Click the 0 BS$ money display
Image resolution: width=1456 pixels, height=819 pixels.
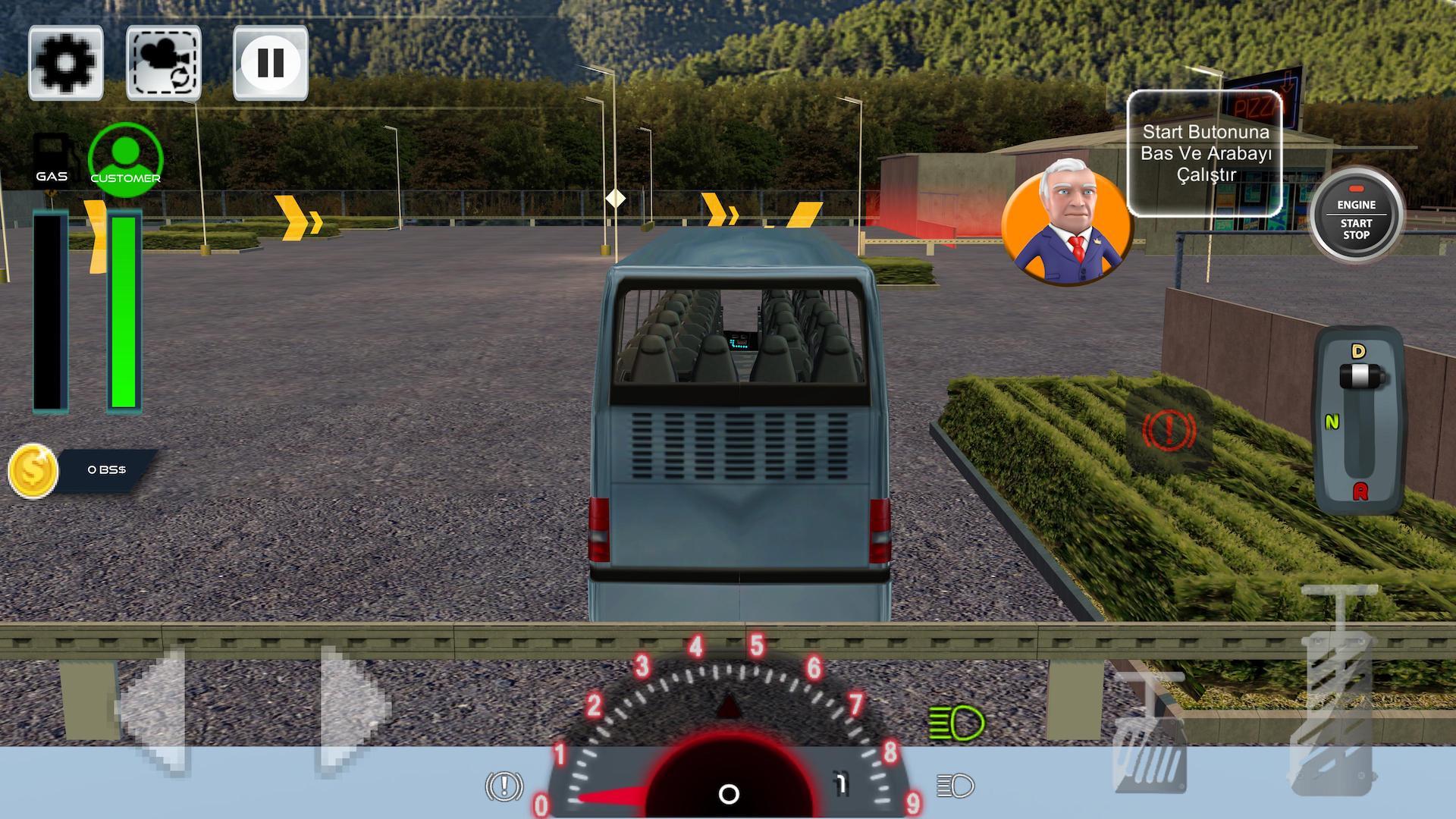point(108,469)
